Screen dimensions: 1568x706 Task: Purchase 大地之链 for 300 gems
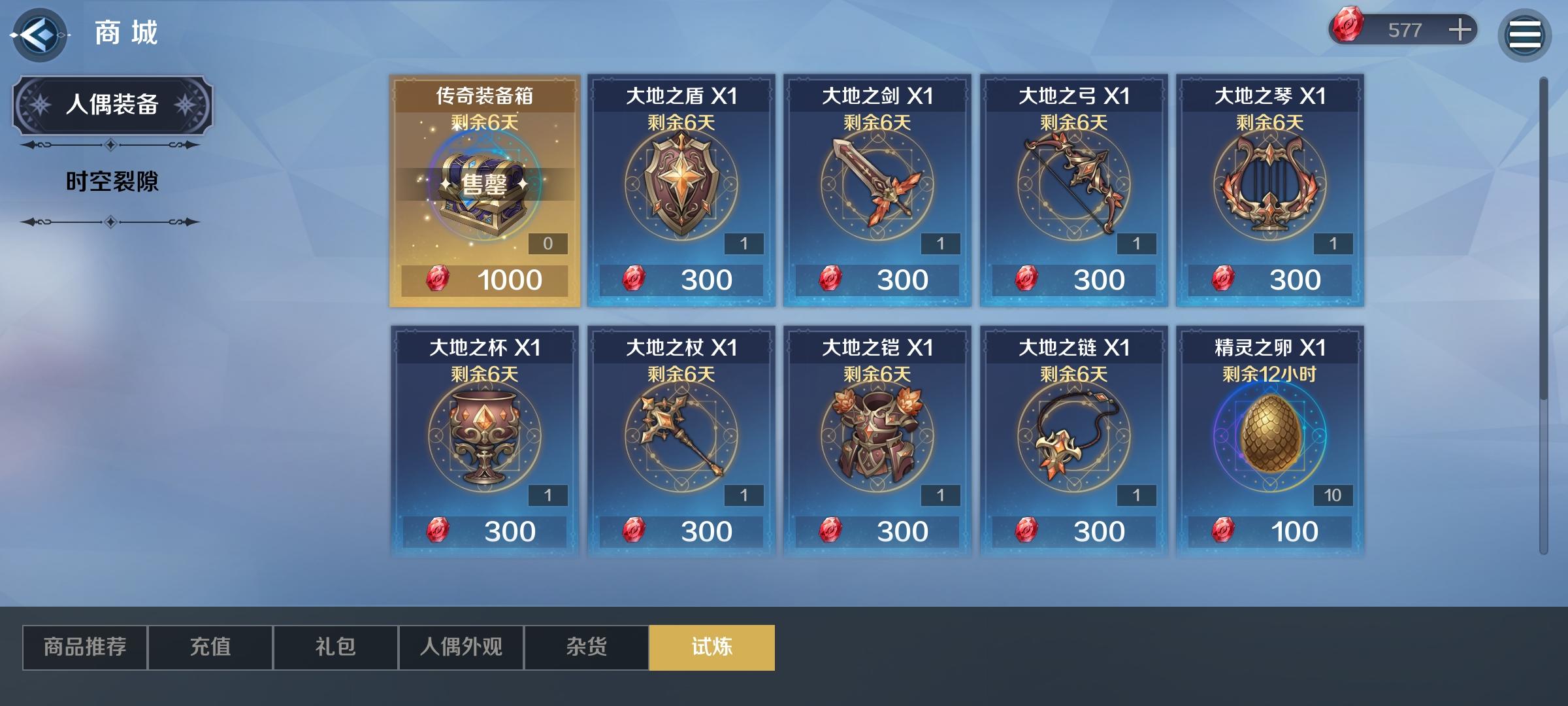pos(1074,530)
